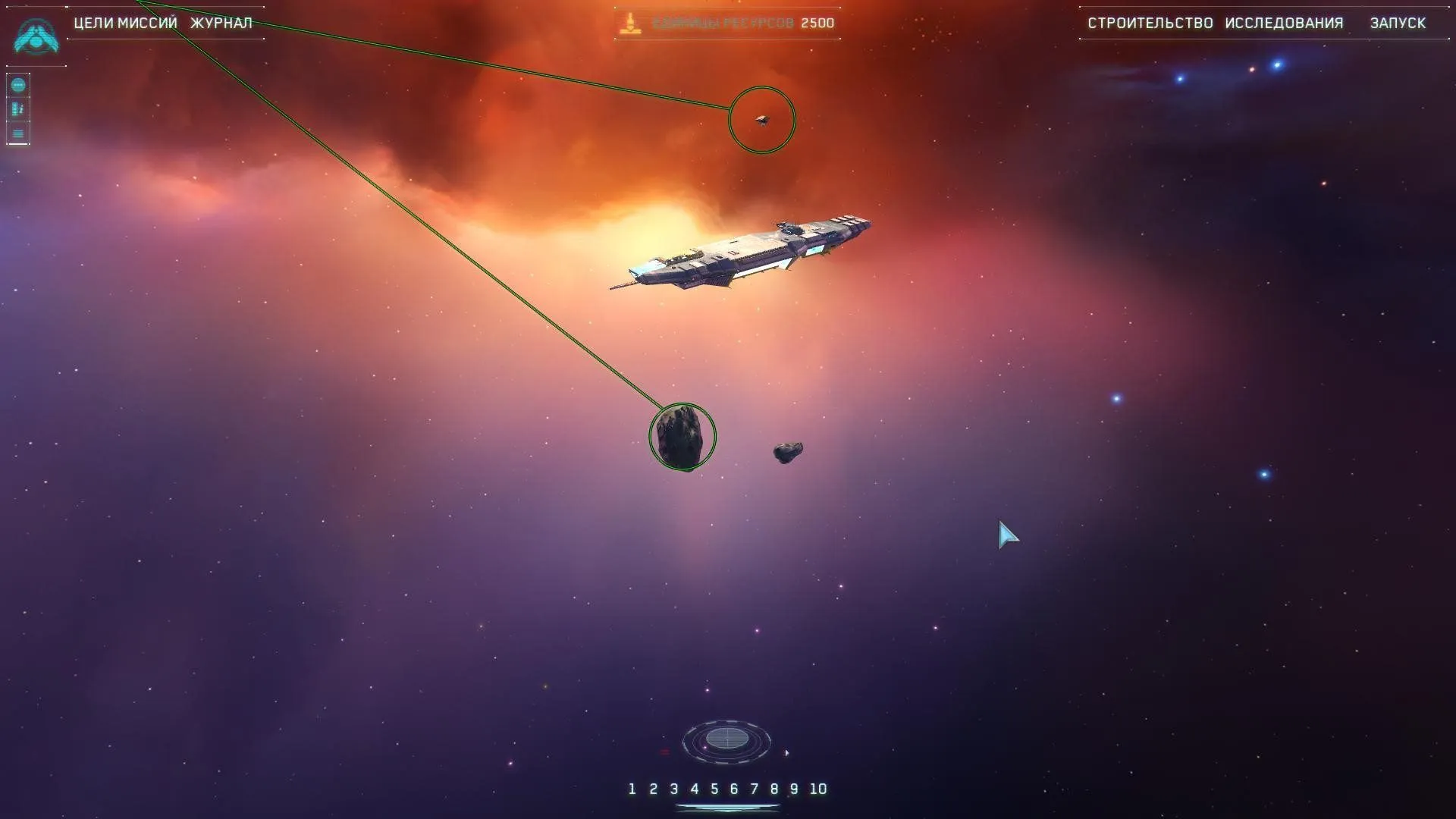1456x819 pixels.
Task: Select control group 7
Action: (x=754, y=789)
